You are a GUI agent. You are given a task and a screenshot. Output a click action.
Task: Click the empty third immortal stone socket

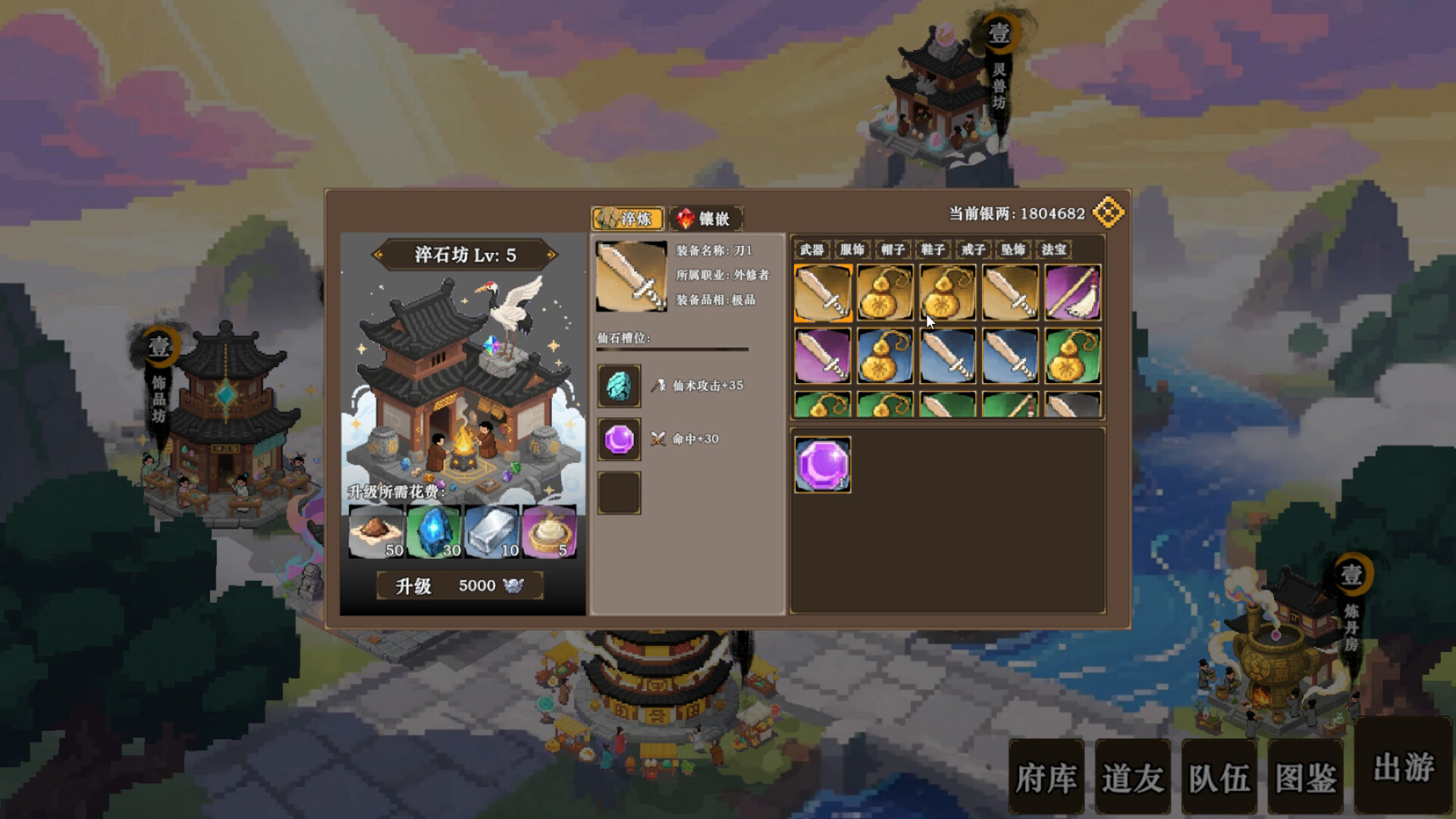tap(619, 491)
